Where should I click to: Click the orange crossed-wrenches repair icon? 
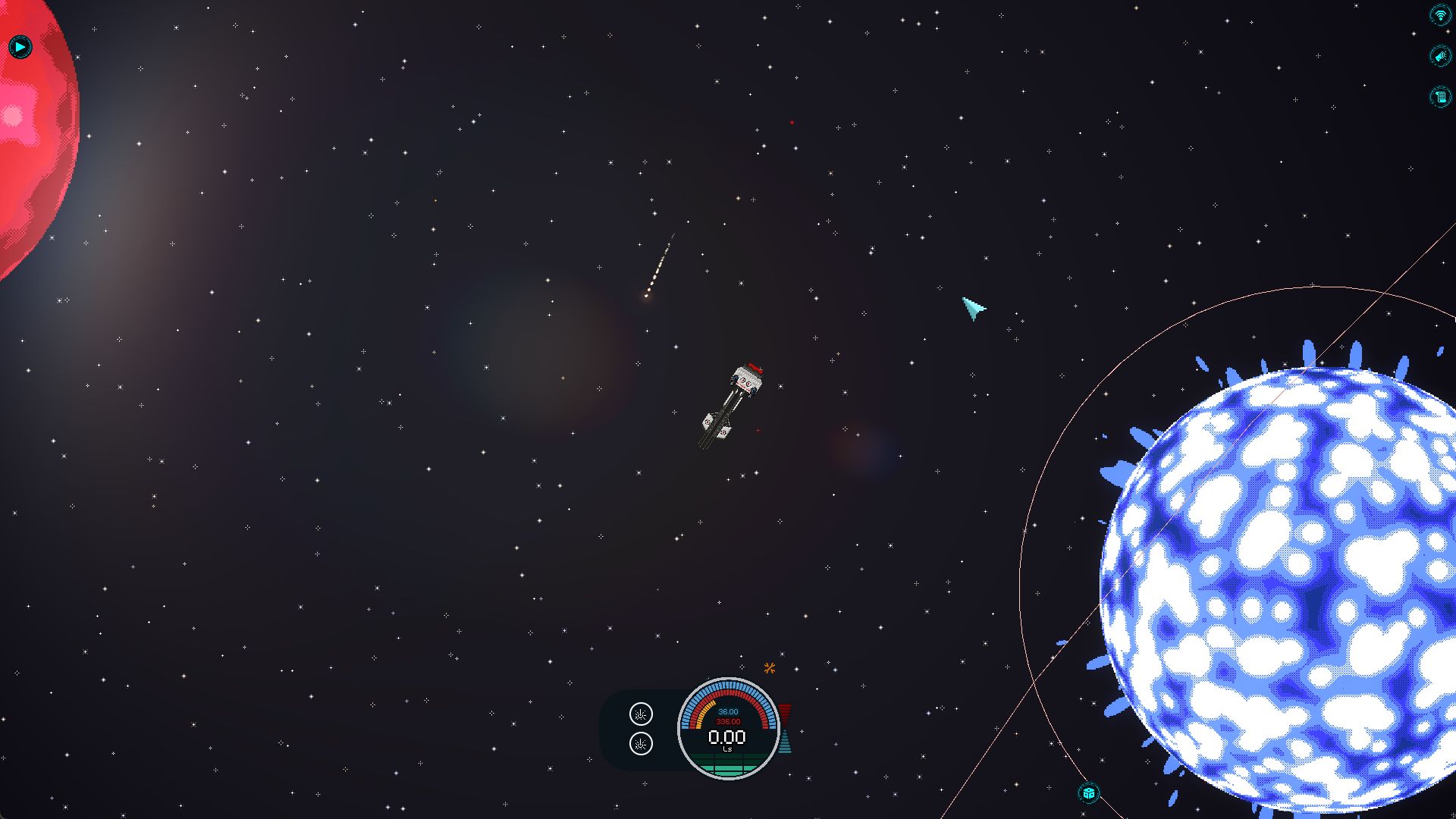[770, 668]
